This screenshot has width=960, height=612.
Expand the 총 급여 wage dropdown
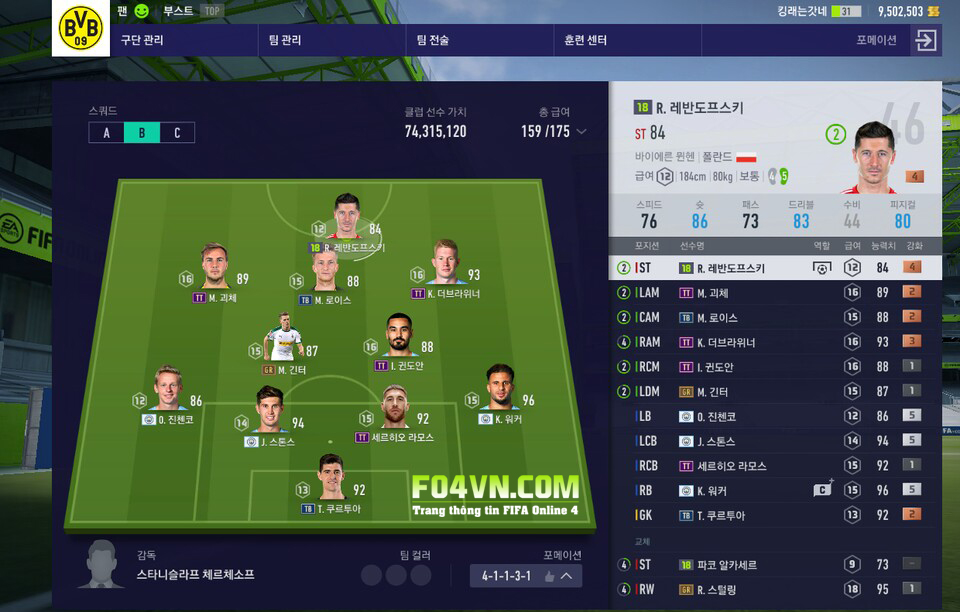(x=581, y=132)
